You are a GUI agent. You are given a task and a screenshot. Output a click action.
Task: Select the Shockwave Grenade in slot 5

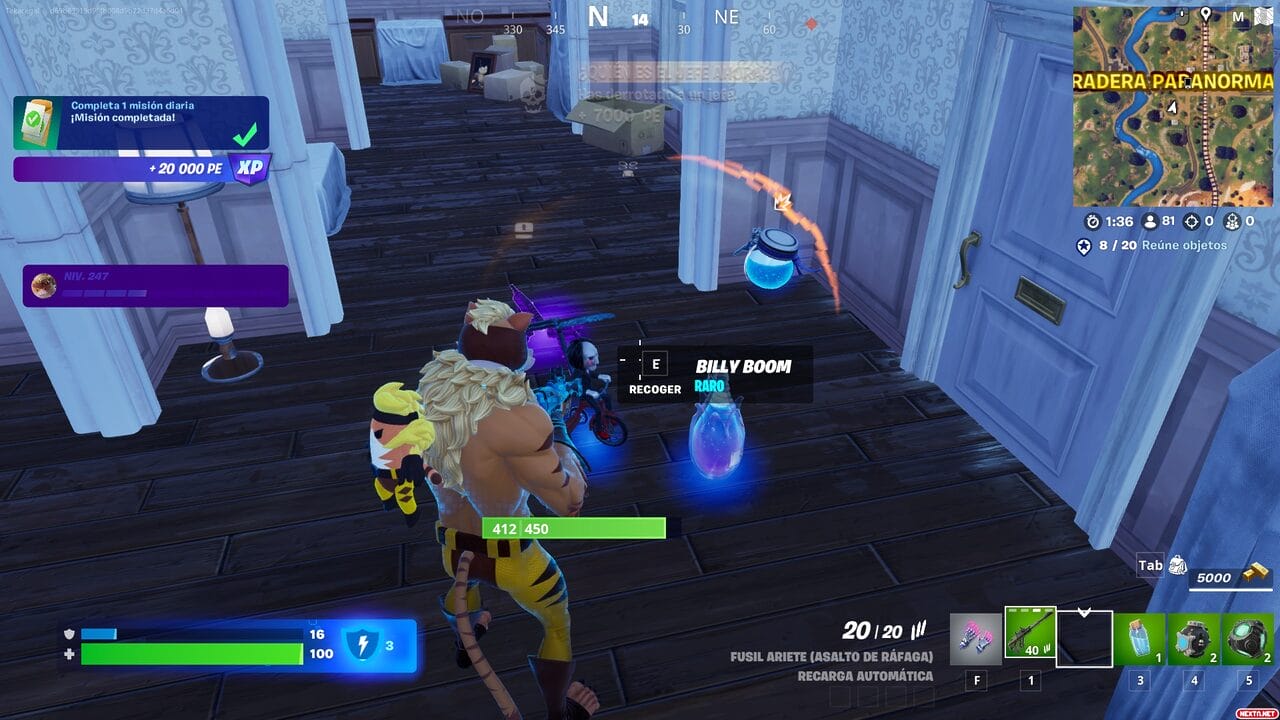(1248, 638)
